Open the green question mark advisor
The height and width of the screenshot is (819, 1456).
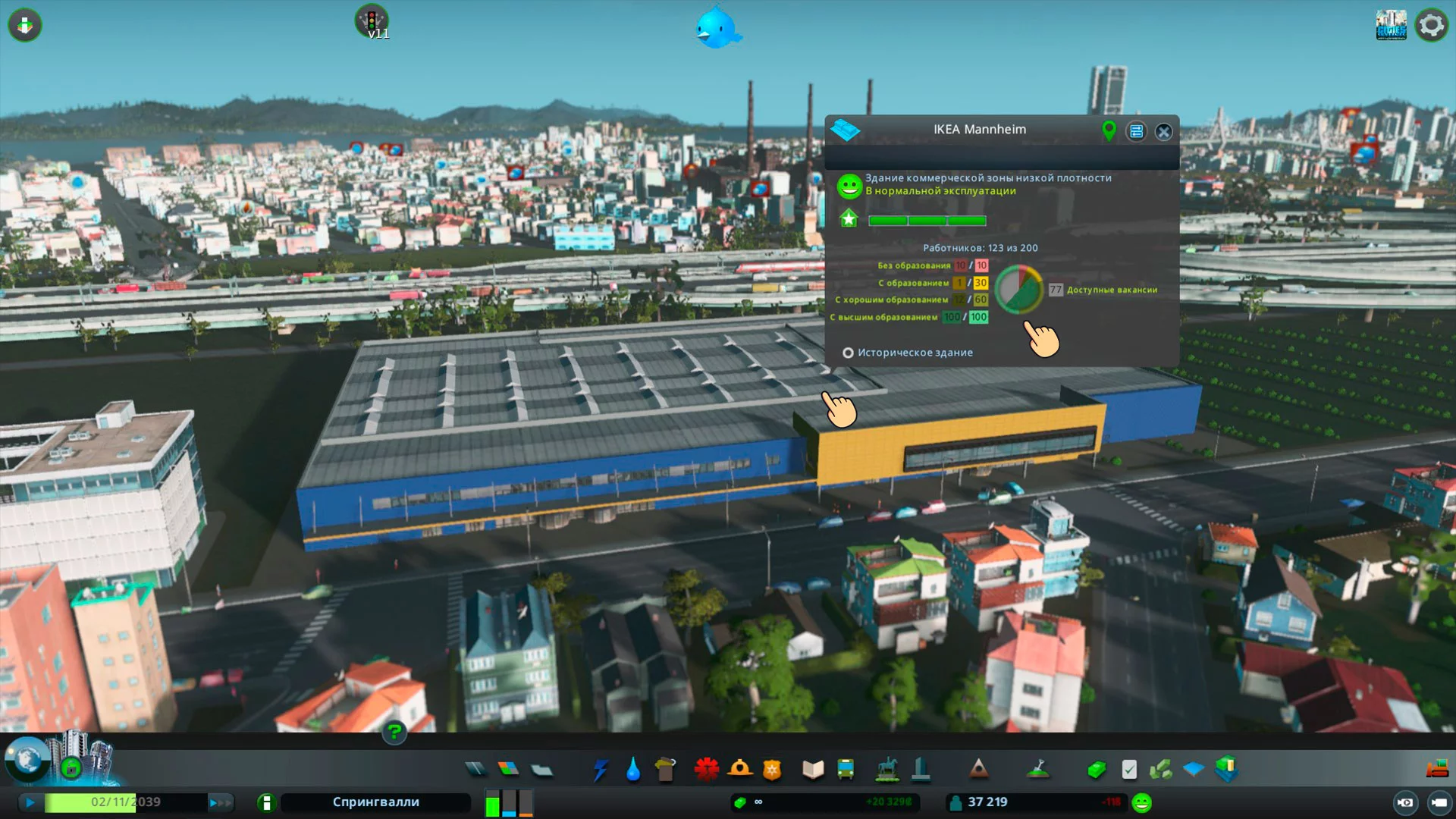point(394,733)
